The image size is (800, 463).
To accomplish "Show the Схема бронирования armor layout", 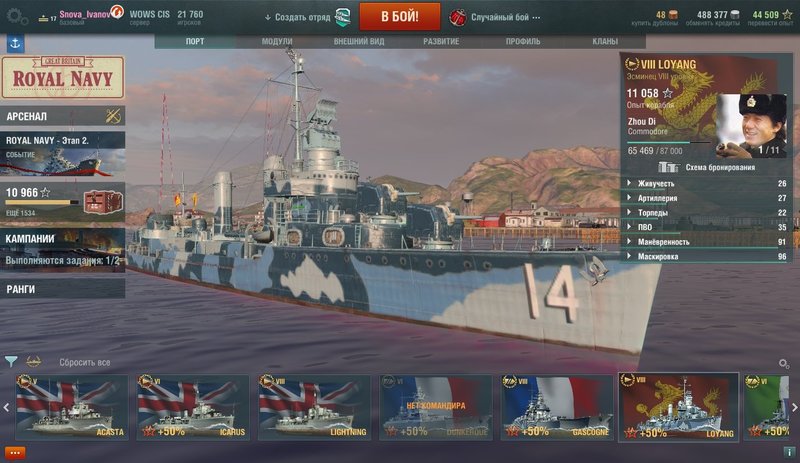I will tap(708, 167).
